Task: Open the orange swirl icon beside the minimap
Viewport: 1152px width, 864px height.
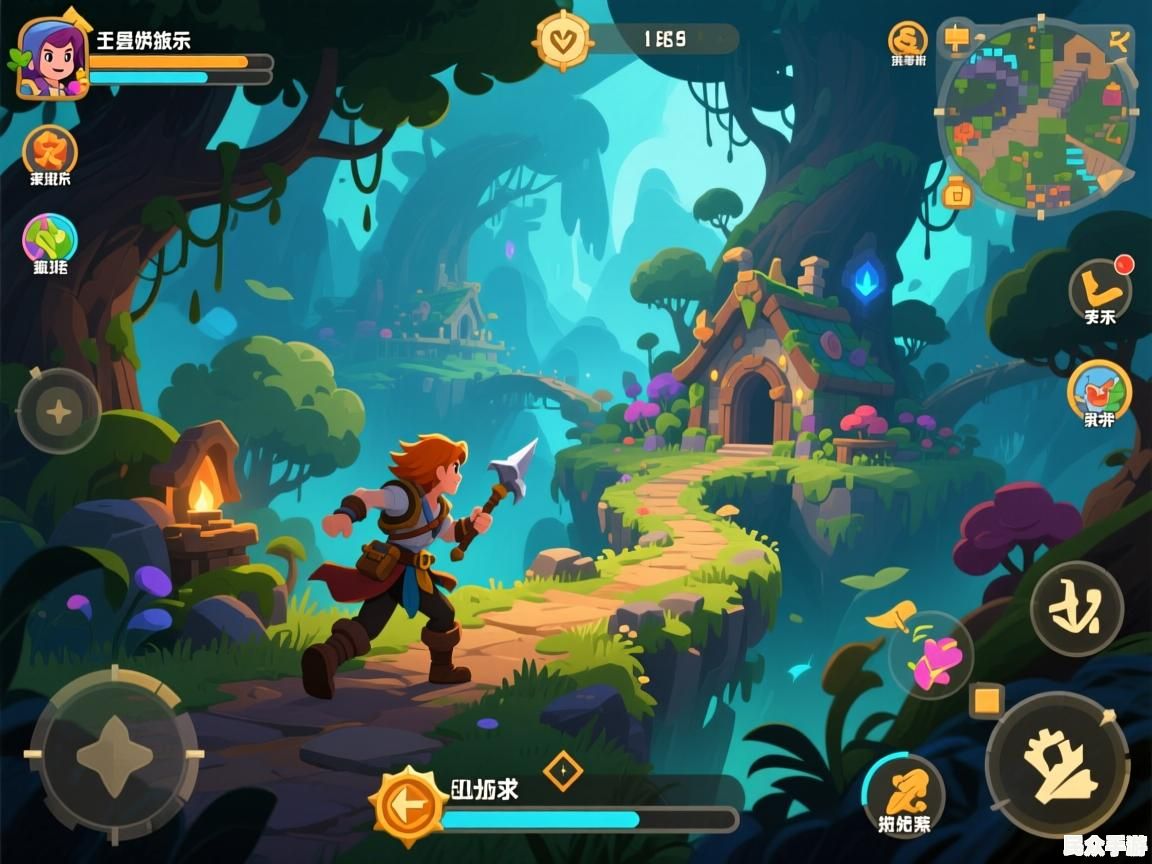Action: tap(908, 40)
